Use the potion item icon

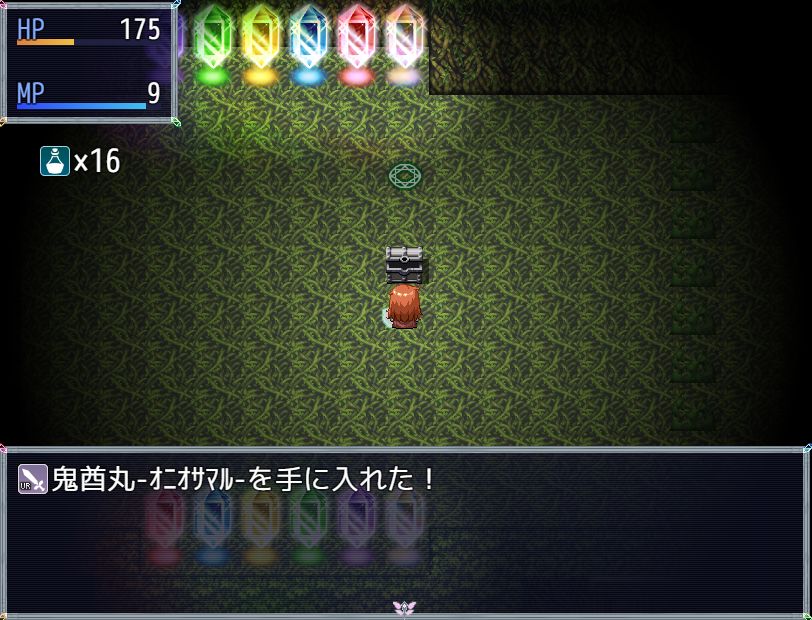pos(54,161)
